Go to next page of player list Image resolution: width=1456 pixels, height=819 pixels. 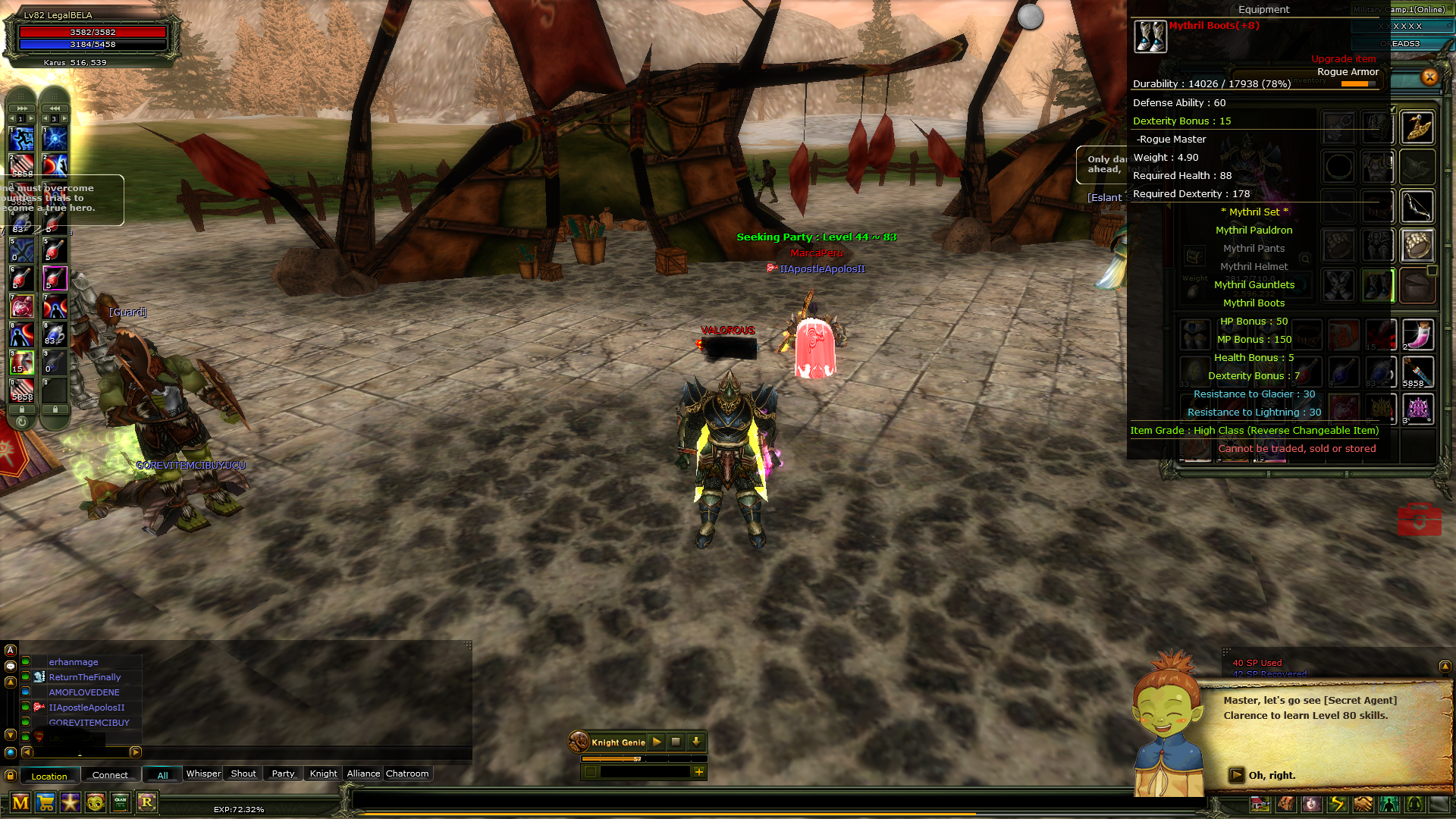(x=136, y=752)
